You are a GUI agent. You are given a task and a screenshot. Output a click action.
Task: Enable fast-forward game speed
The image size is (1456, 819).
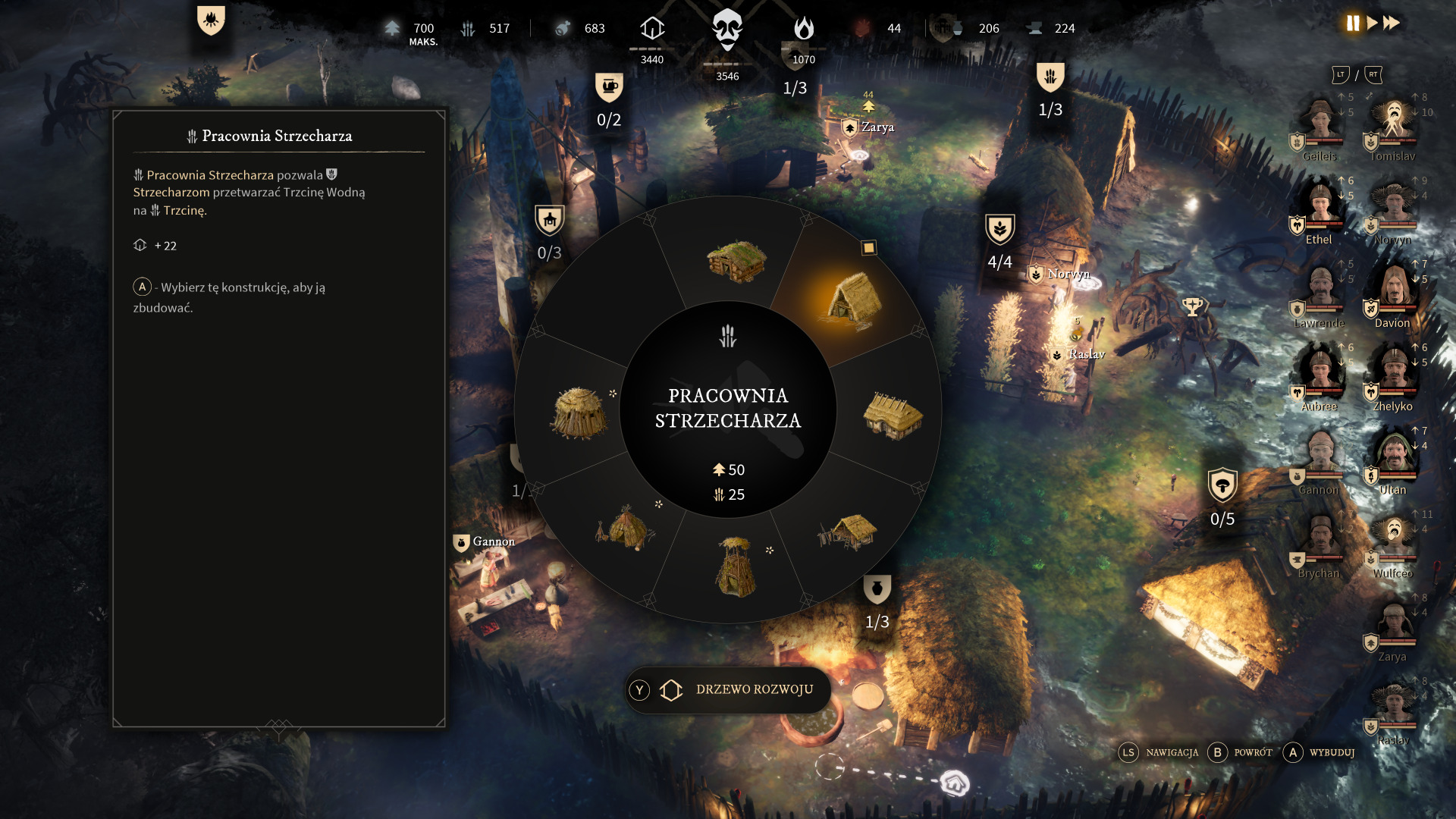(1392, 24)
